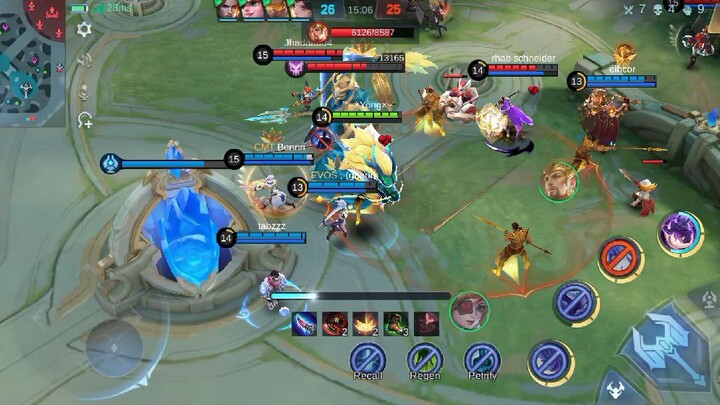Activate the purple ultimate skill icon

point(680,233)
